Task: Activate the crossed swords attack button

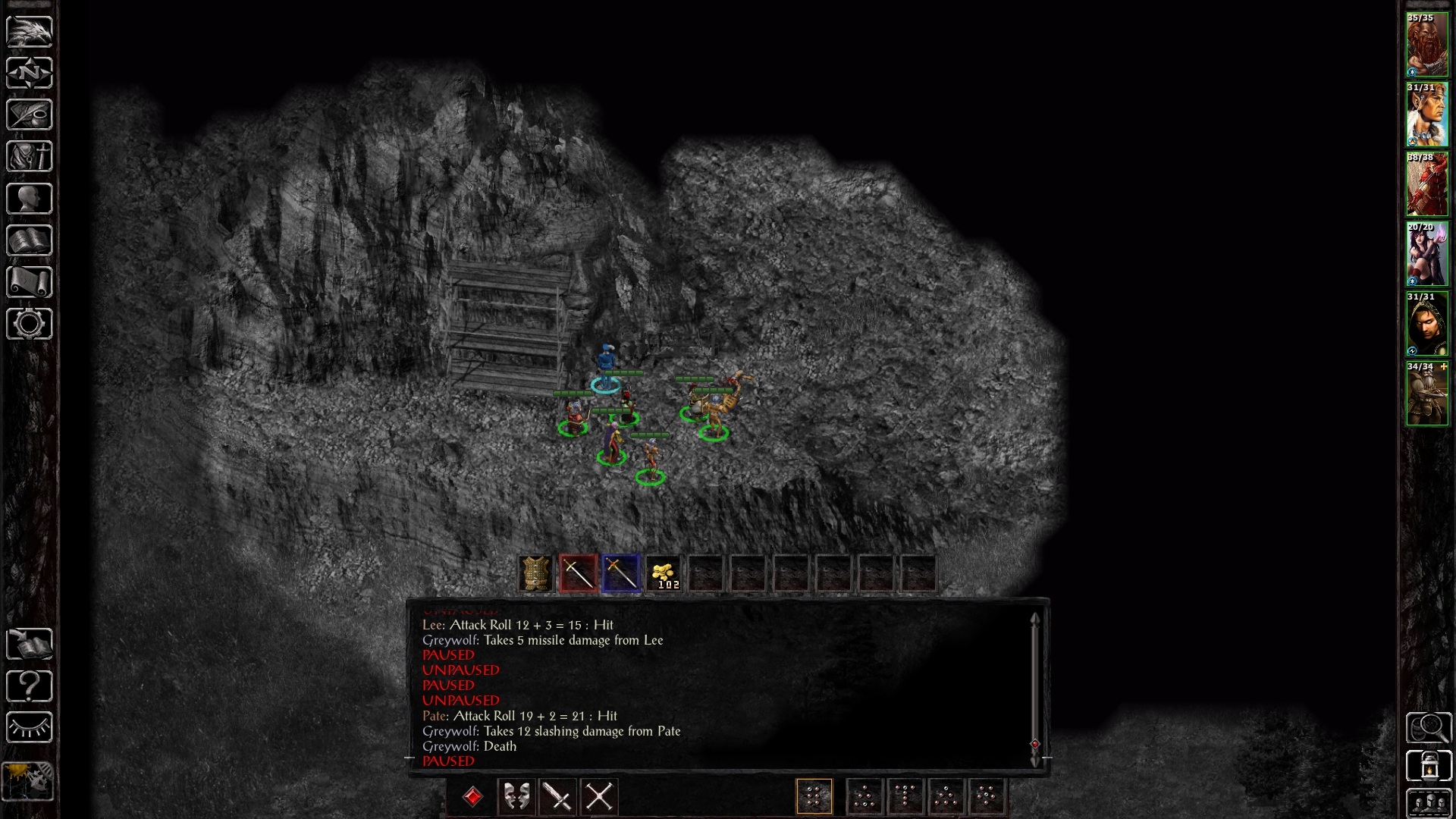Action: [x=599, y=797]
